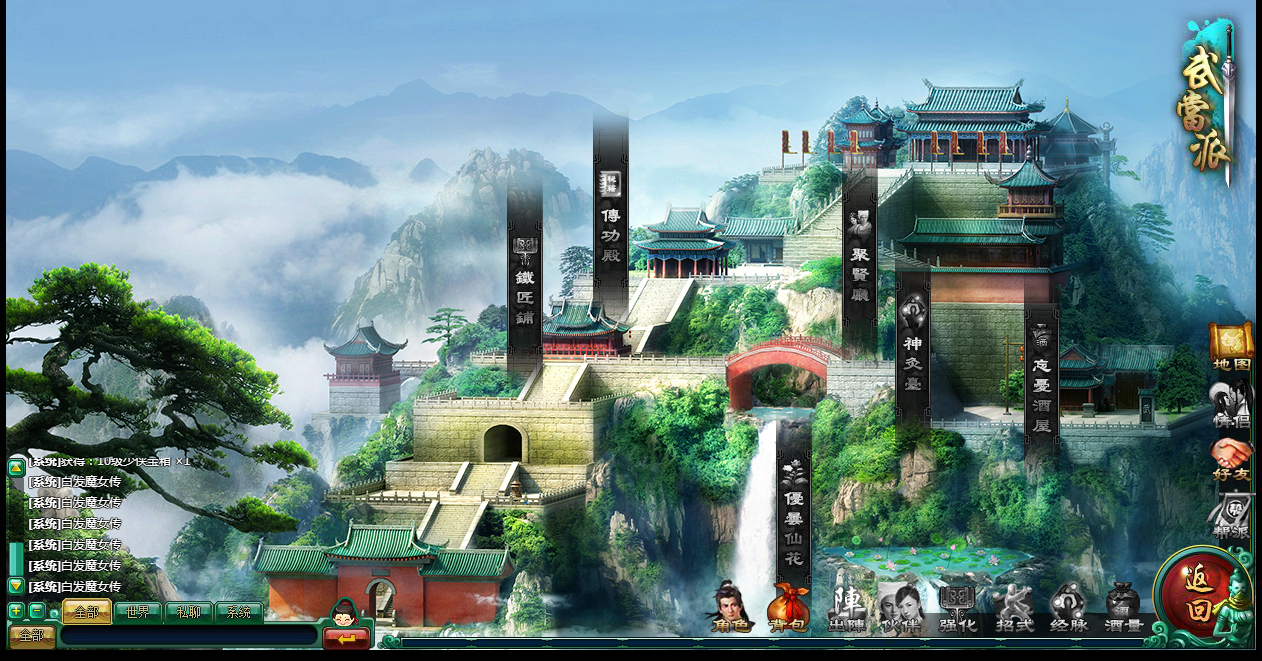Switch to the 私聊 private chat tab

188,612
